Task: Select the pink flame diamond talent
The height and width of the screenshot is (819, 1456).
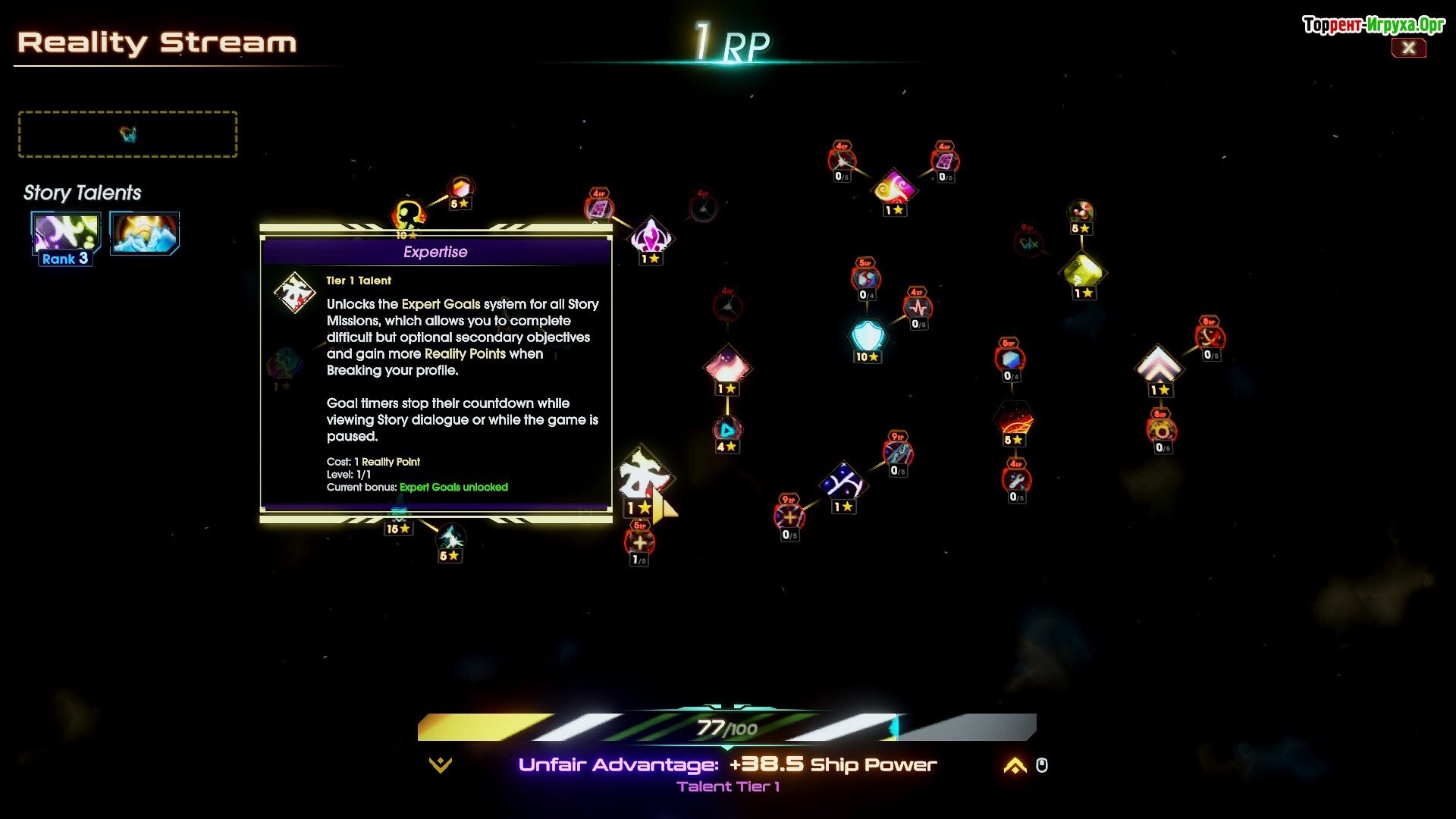Action: (727, 366)
